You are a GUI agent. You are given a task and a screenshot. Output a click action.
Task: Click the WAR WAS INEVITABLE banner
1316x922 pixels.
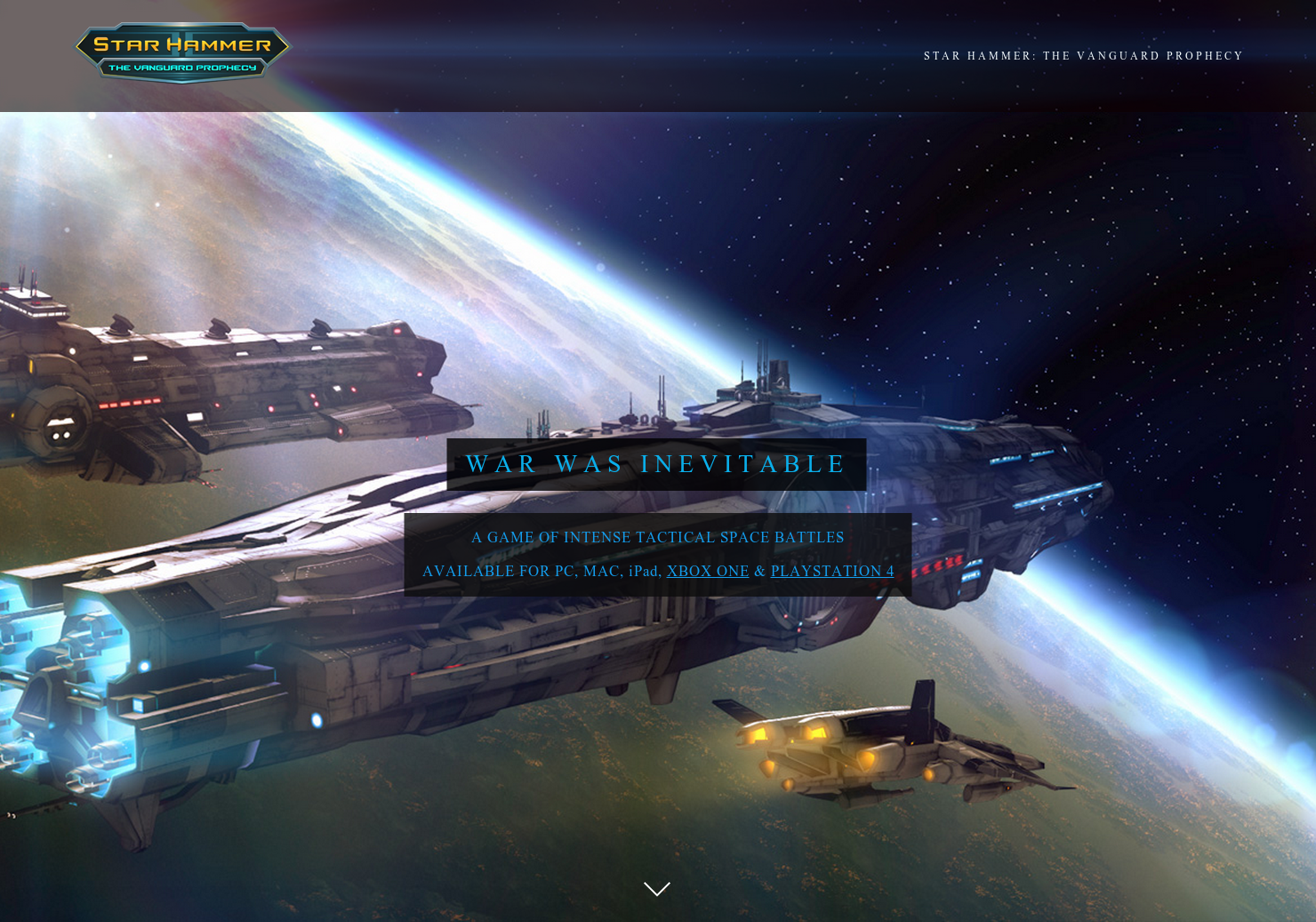tap(656, 463)
